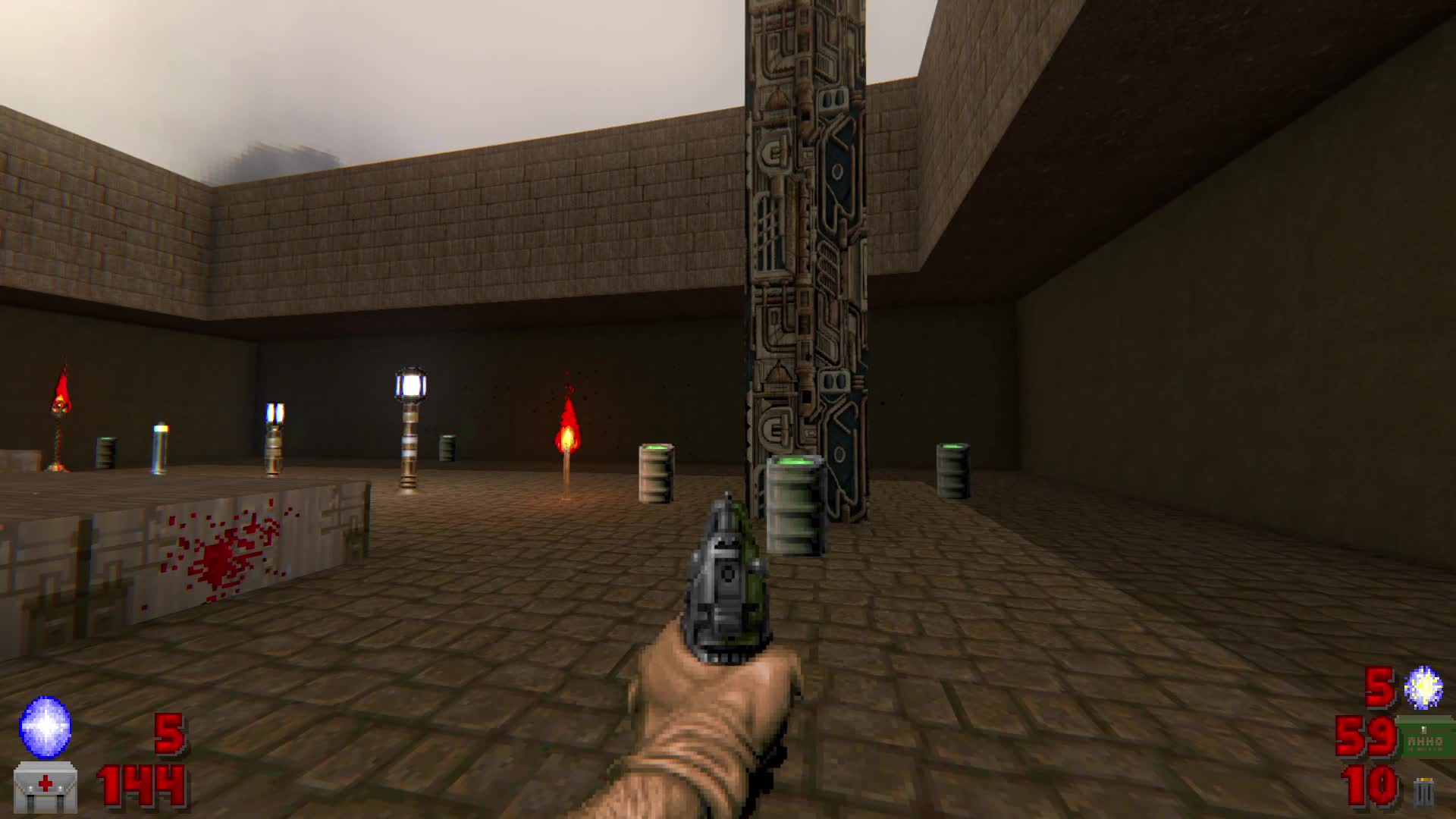Click the armor value 5 on the left
The width and height of the screenshot is (1456, 819).
tap(168, 734)
